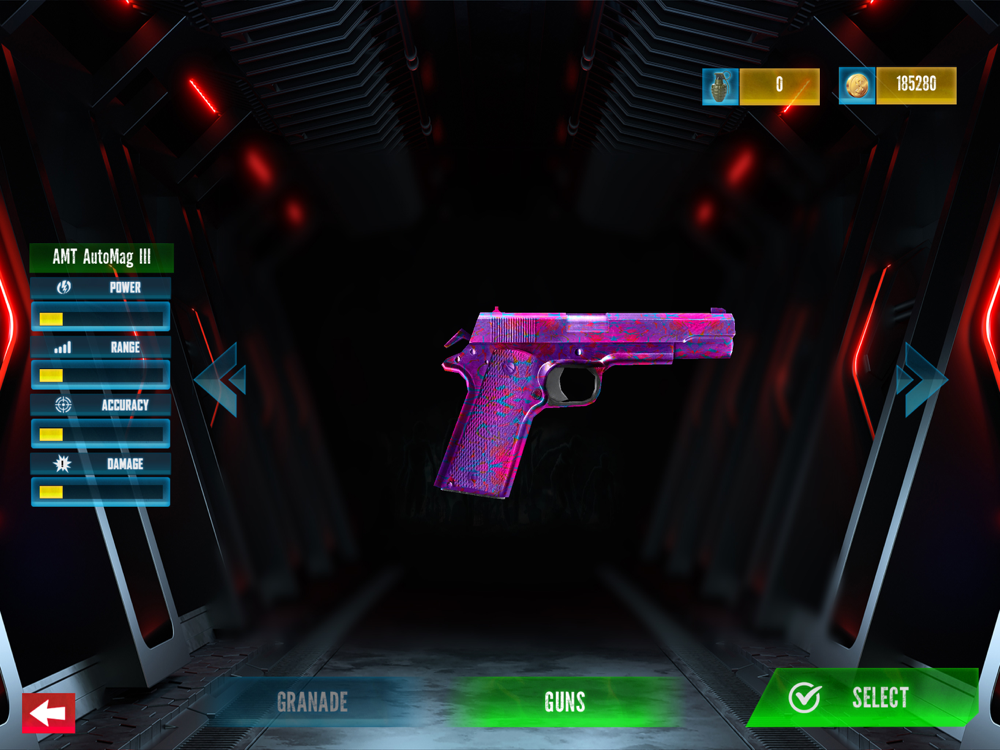Switch to the GRANADE tab
Screen dimensions: 1000x750
311,702
